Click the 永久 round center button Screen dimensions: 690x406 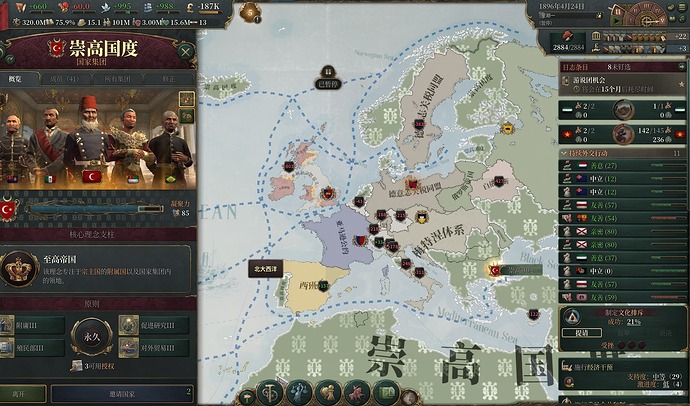92,337
